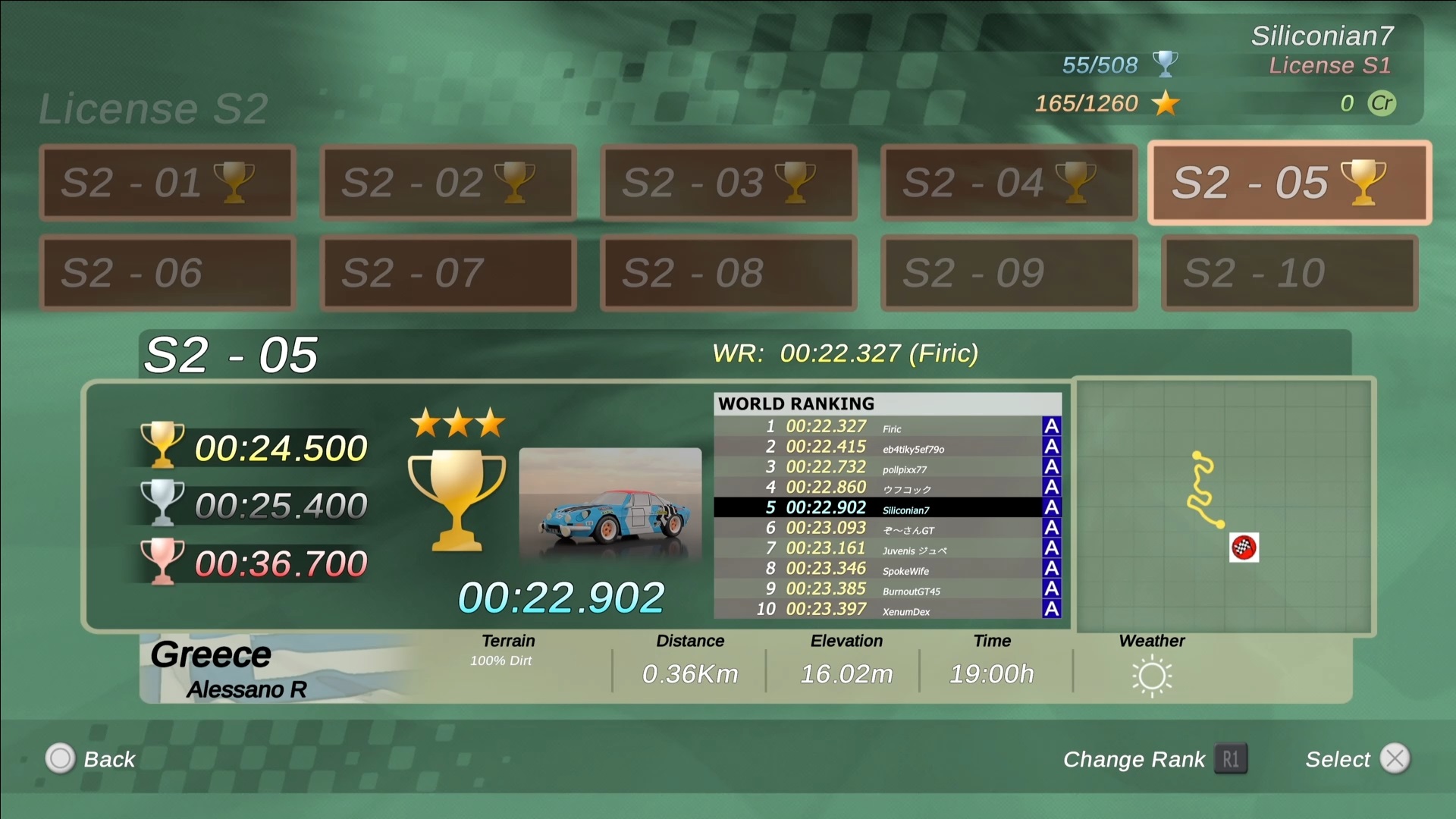Viewport: 1456px width, 819px height.
Task: Select the S2 - 01 license test
Action: tap(167, 183)
